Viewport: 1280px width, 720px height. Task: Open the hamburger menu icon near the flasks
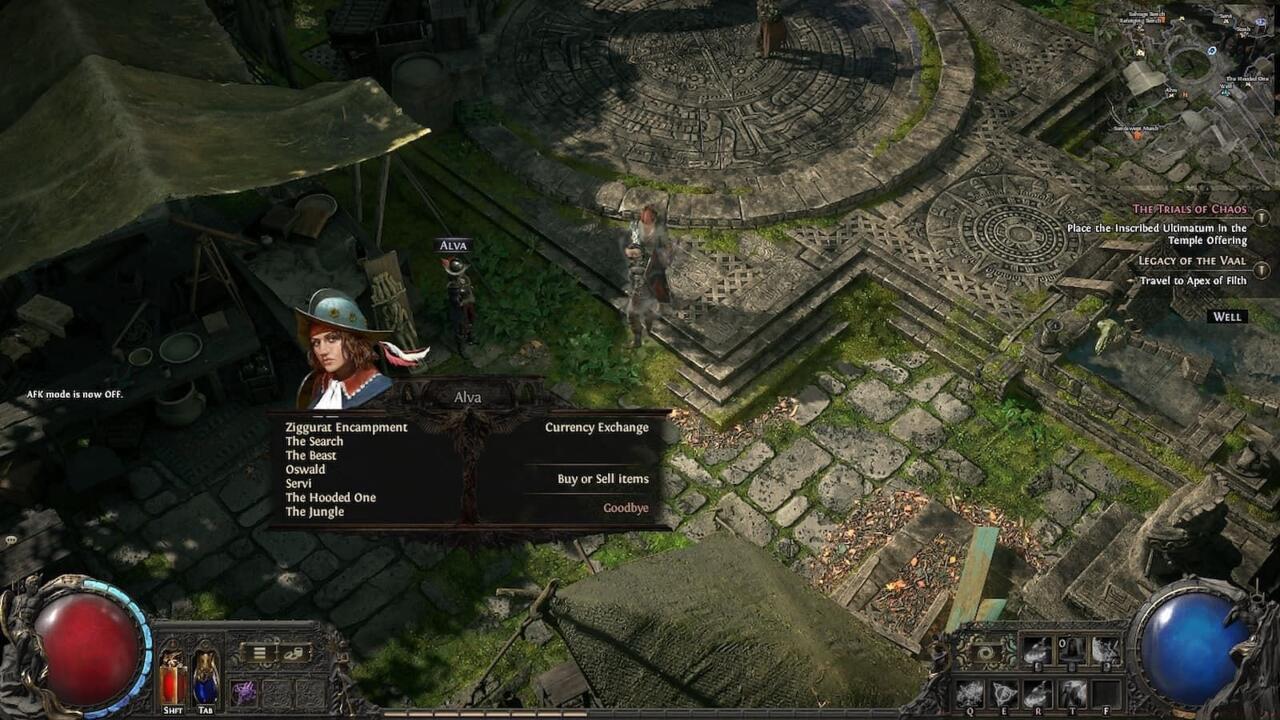[x=258, y=653]
